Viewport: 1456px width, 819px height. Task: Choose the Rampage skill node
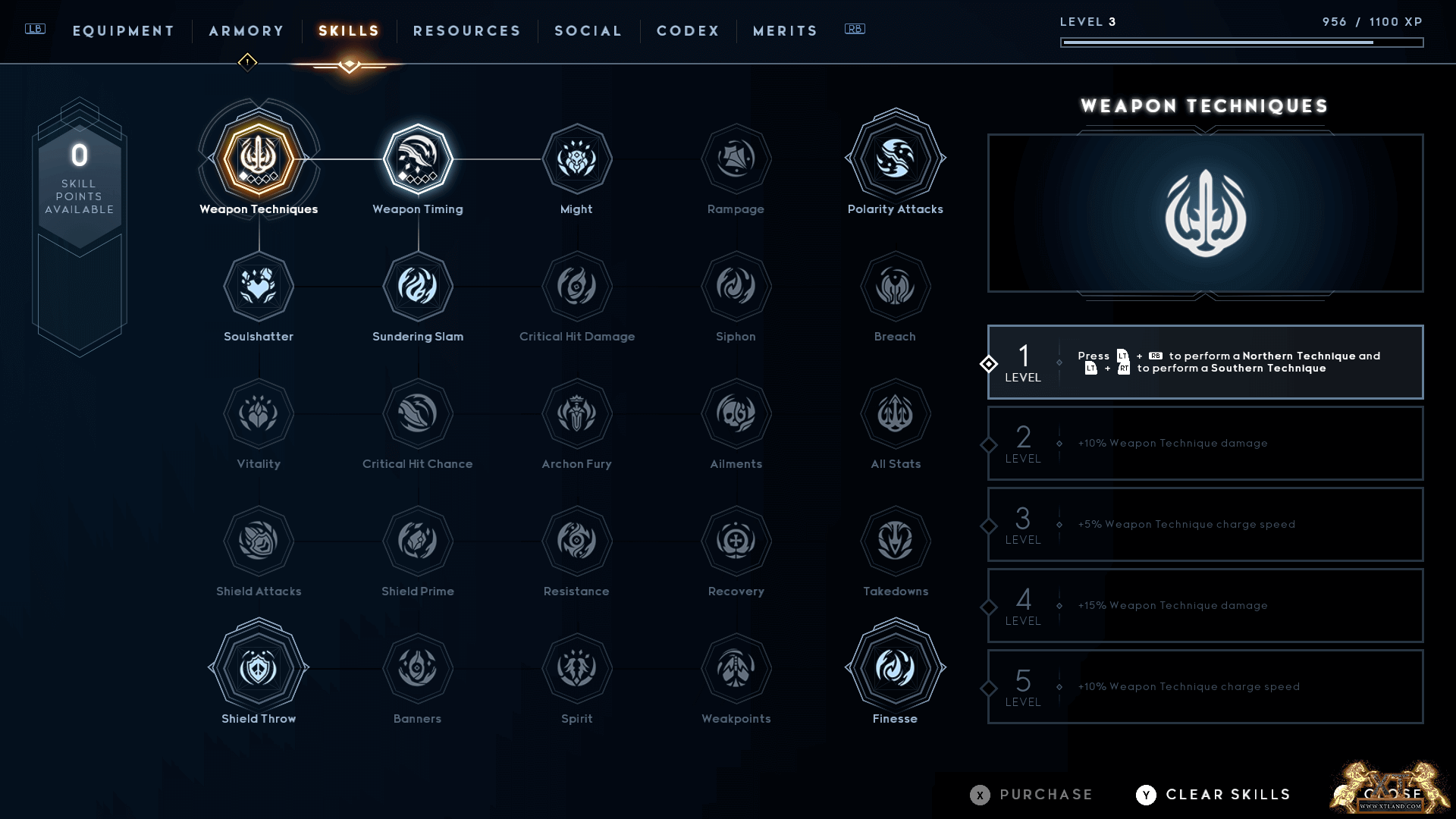[736, 159]
